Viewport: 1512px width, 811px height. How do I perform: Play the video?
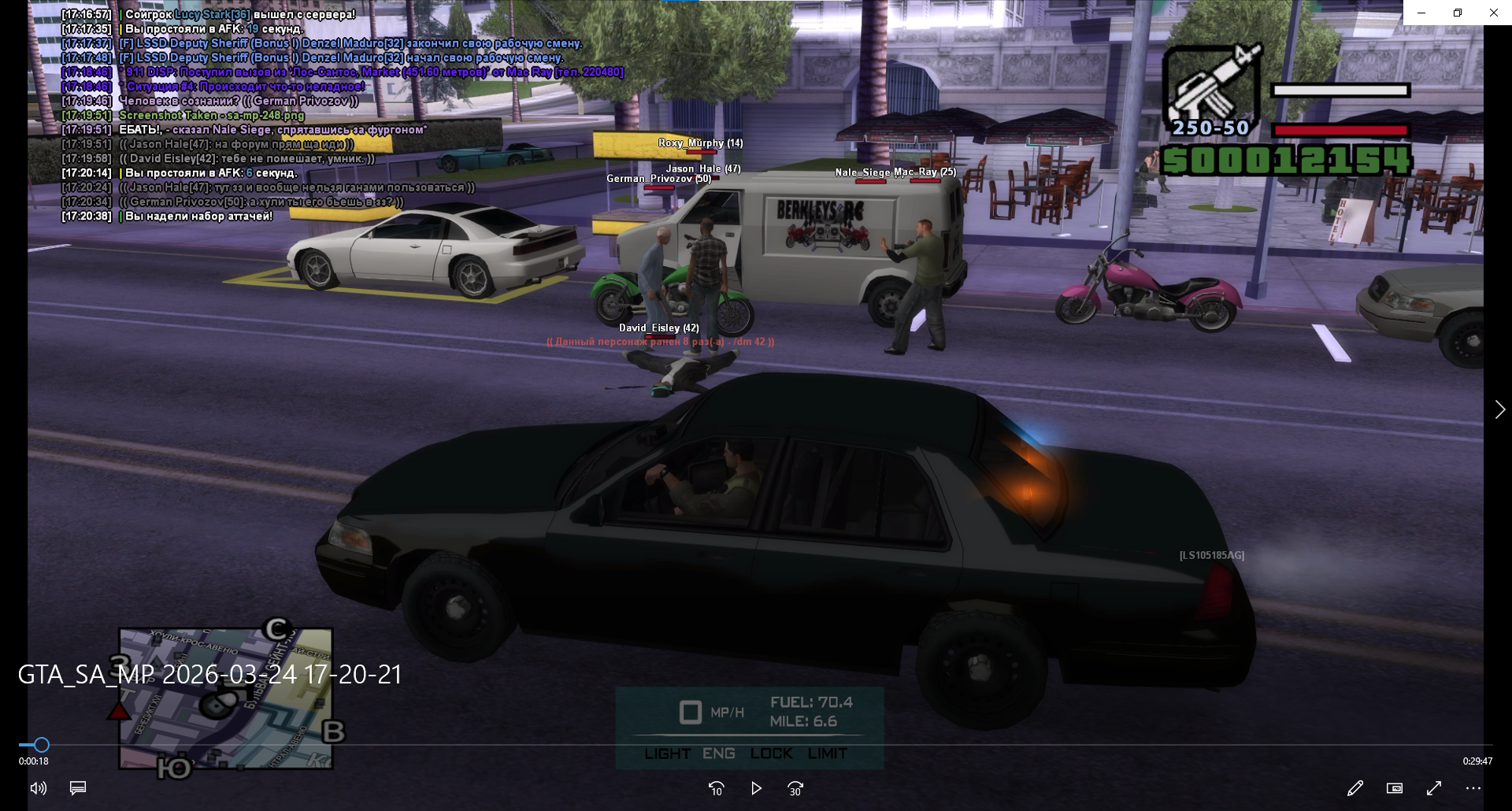pos(756,788)
